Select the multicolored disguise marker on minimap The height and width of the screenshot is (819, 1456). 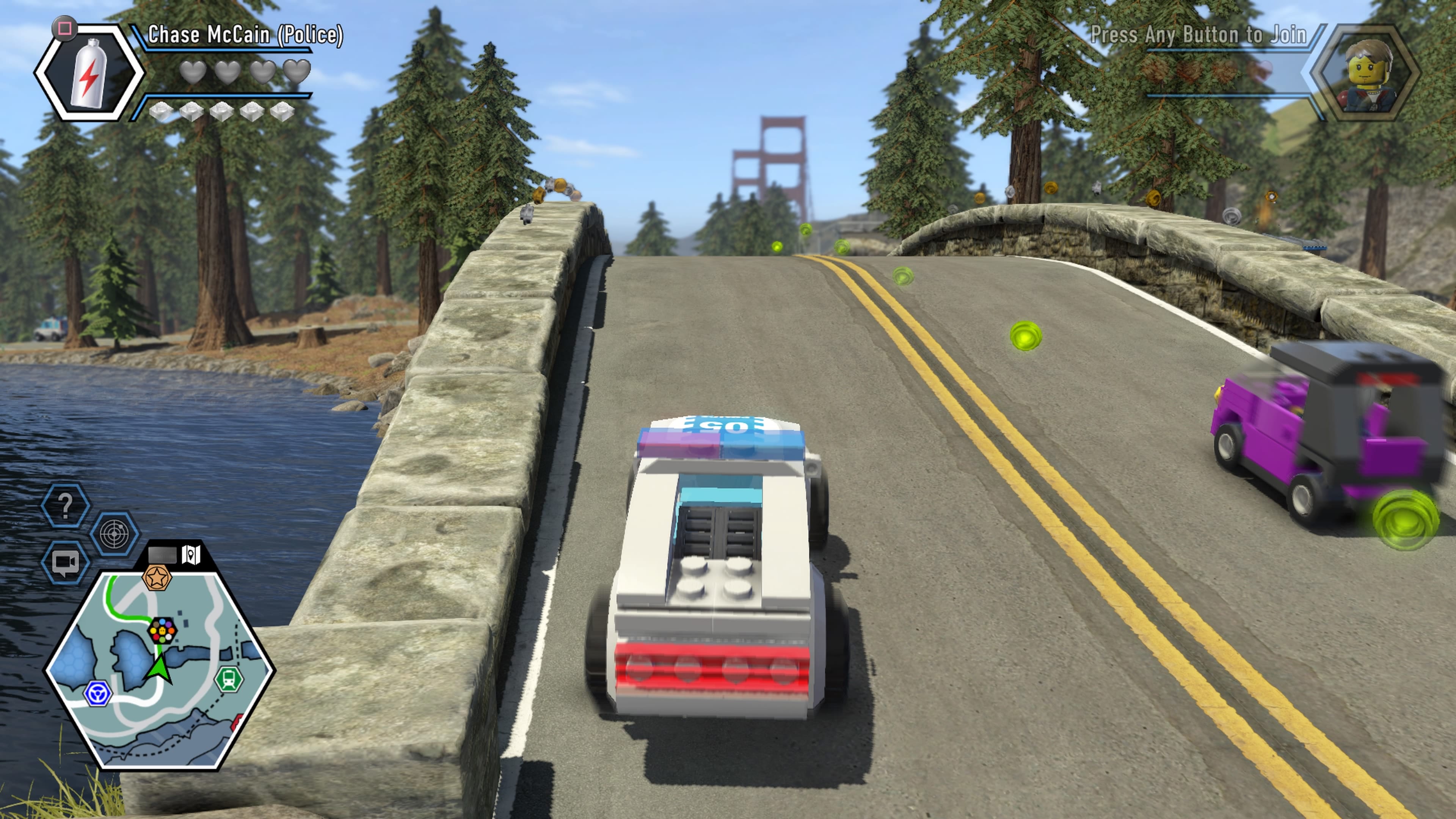click(162, 630)
